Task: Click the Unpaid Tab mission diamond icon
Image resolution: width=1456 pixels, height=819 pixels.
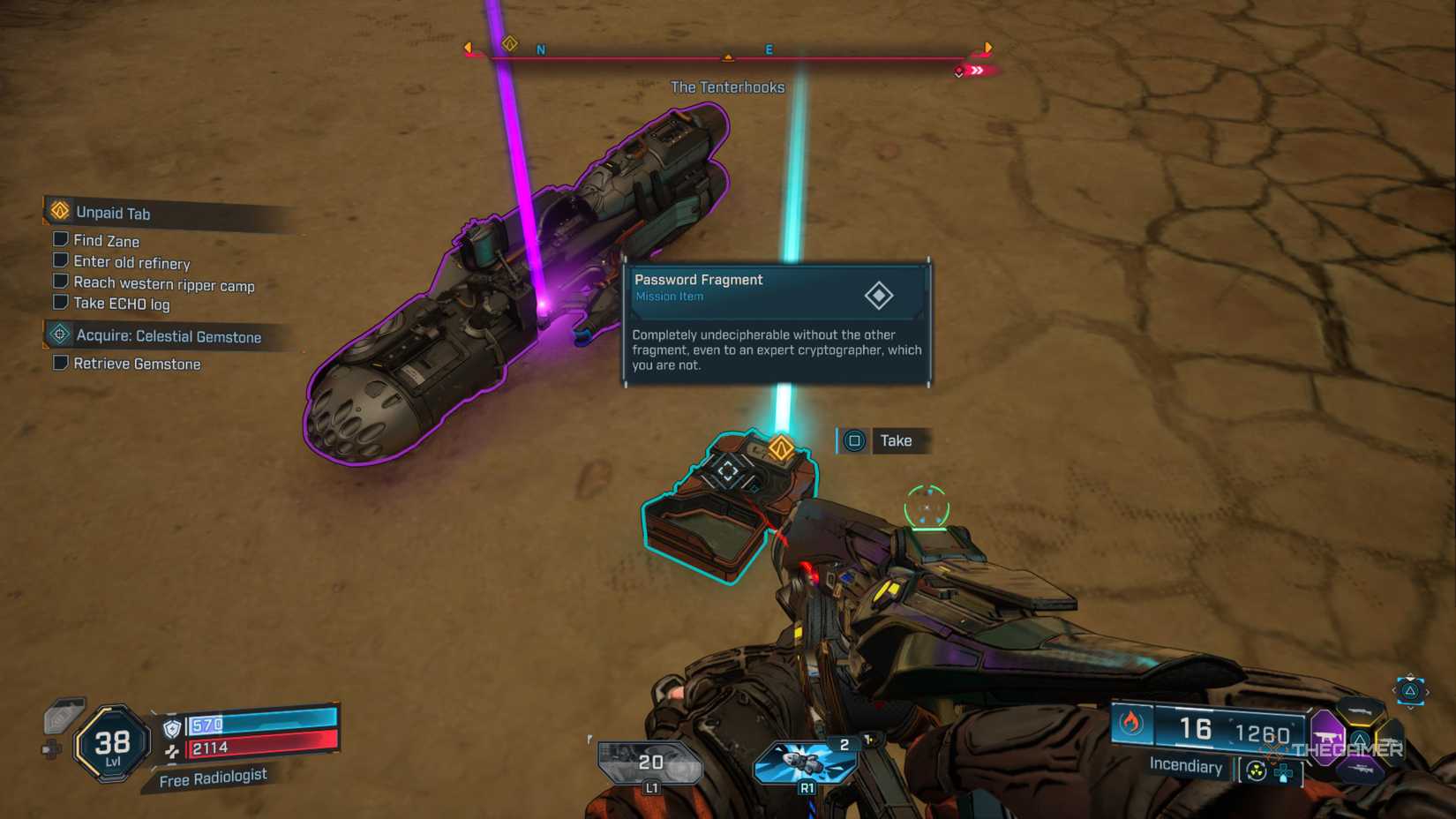Action: pyautogui.click(x=58, y=213)
